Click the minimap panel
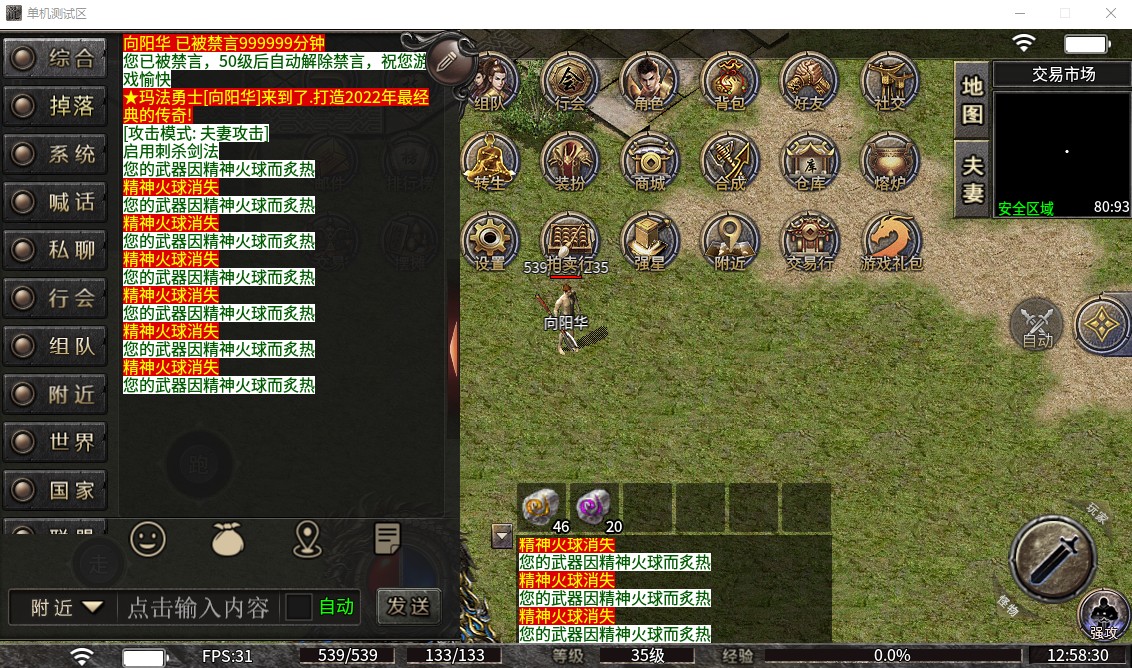The image size is (1132, 668). click(x=1063, y=150)
